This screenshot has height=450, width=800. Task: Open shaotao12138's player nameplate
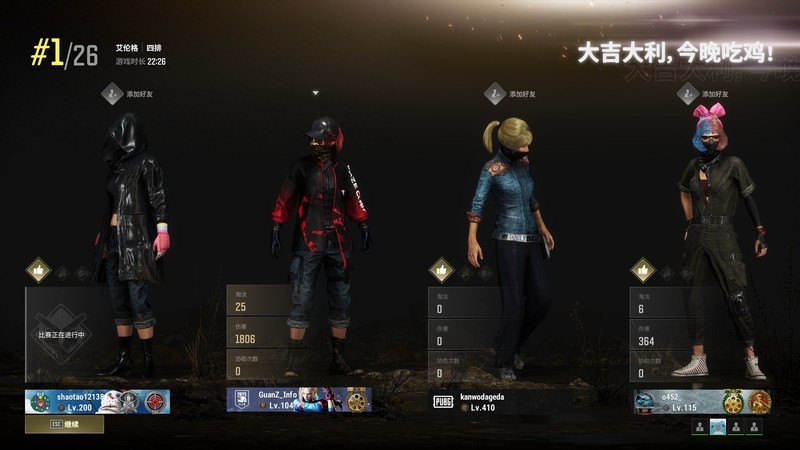pos(98,401)
